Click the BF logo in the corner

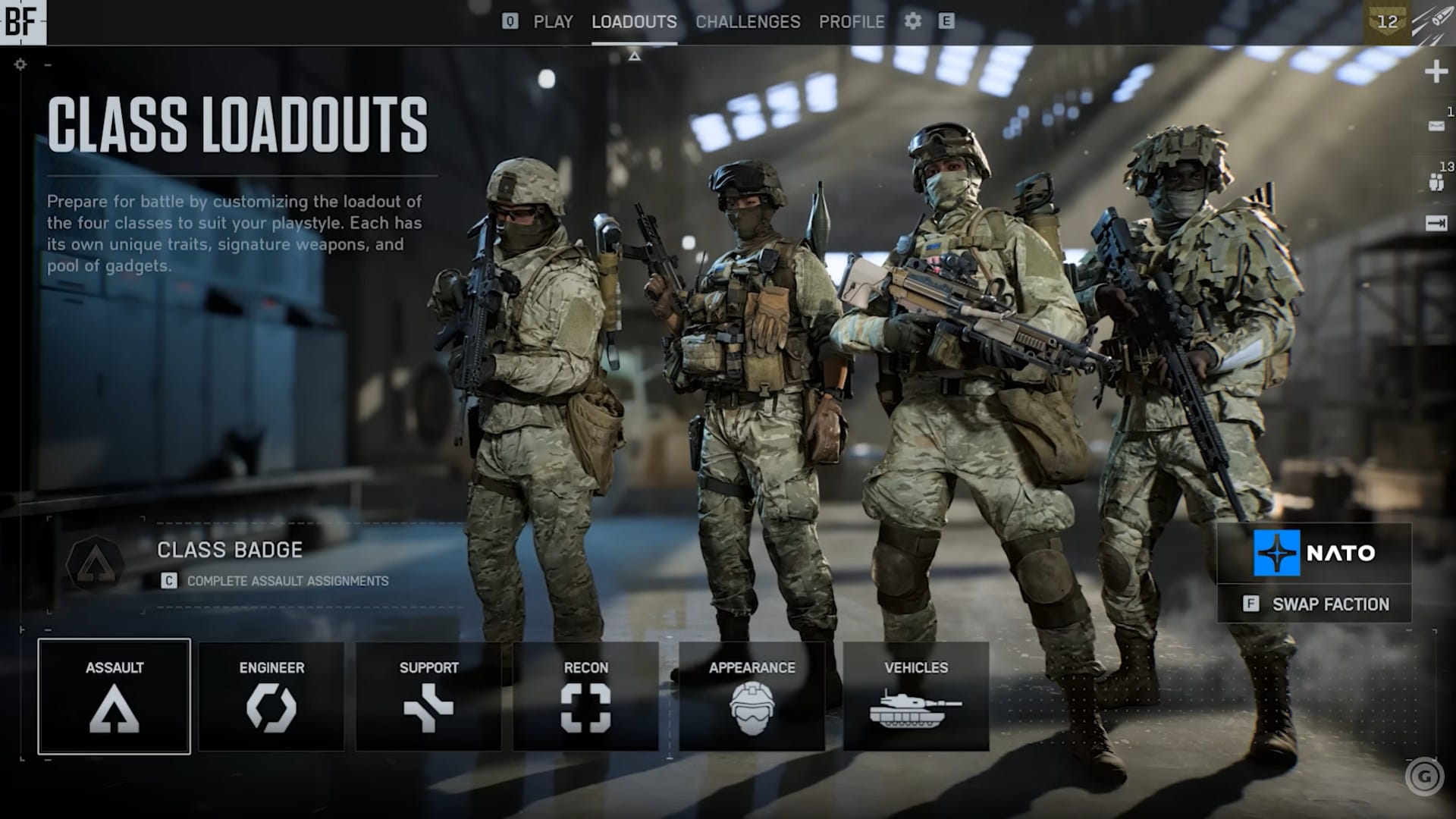22,22
